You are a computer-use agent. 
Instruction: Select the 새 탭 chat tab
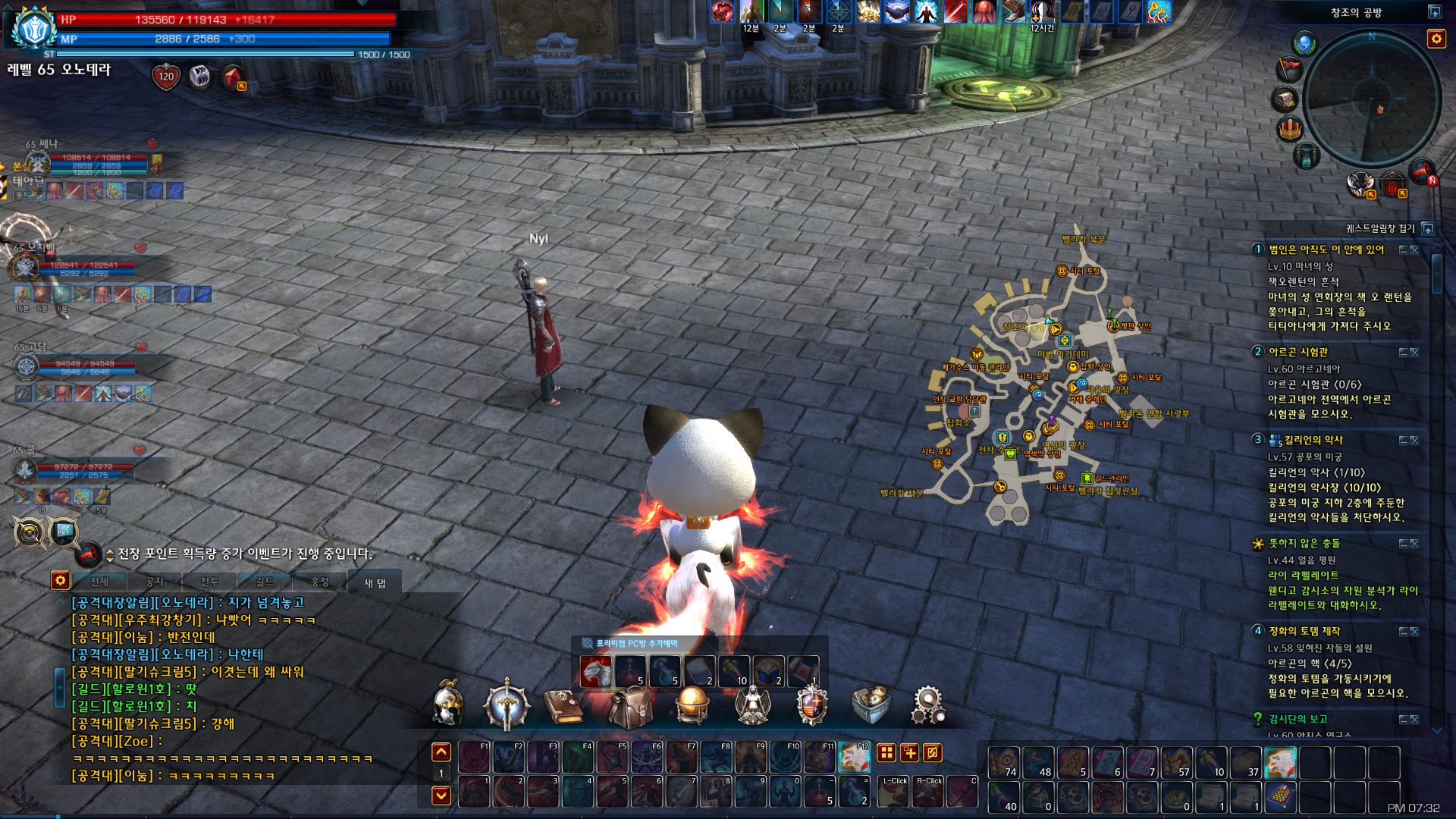[375, 582]
